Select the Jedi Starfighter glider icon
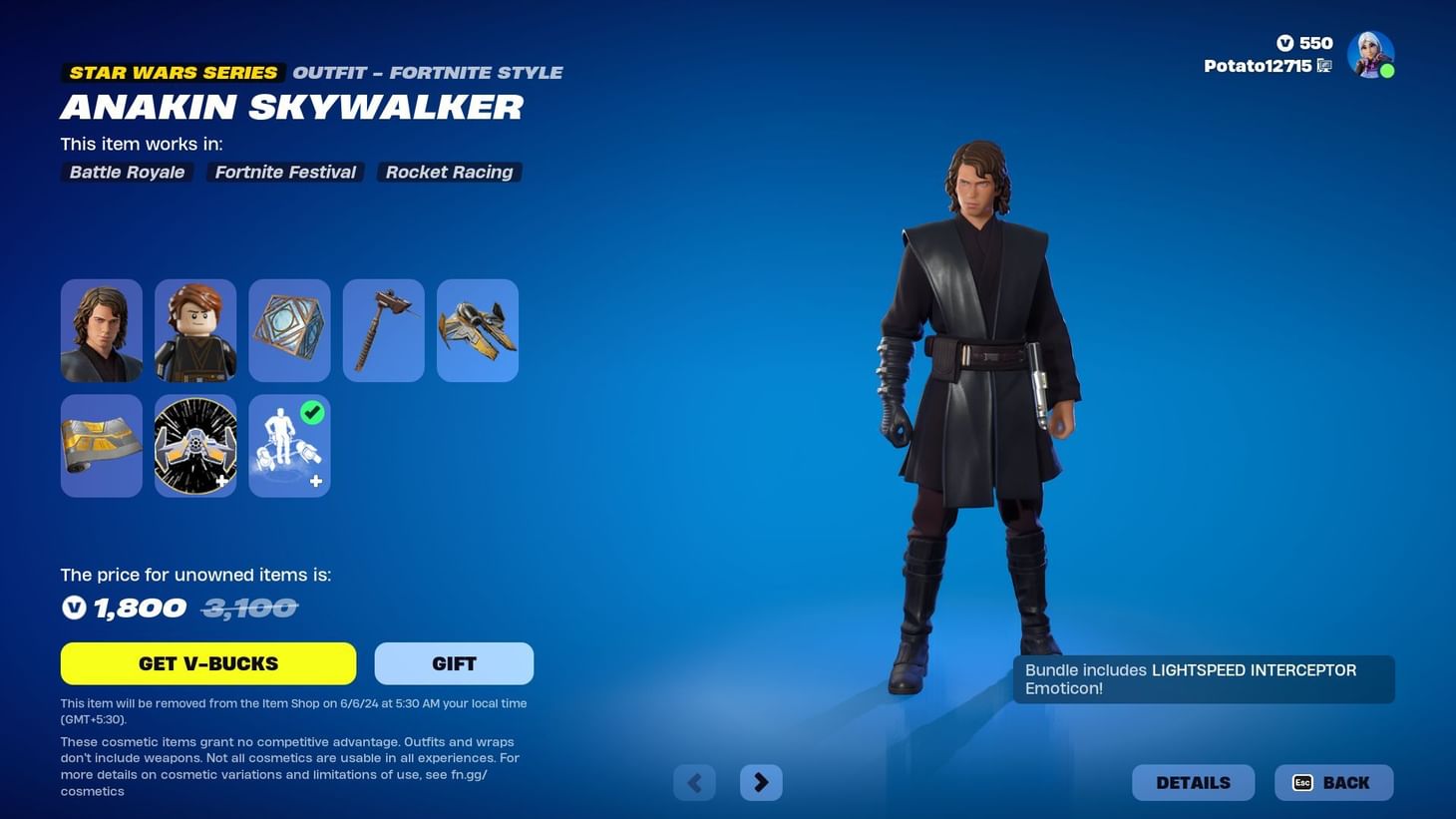Image resolution: width=1456 pixels, height=819 pixels. [x=477, y=329]
